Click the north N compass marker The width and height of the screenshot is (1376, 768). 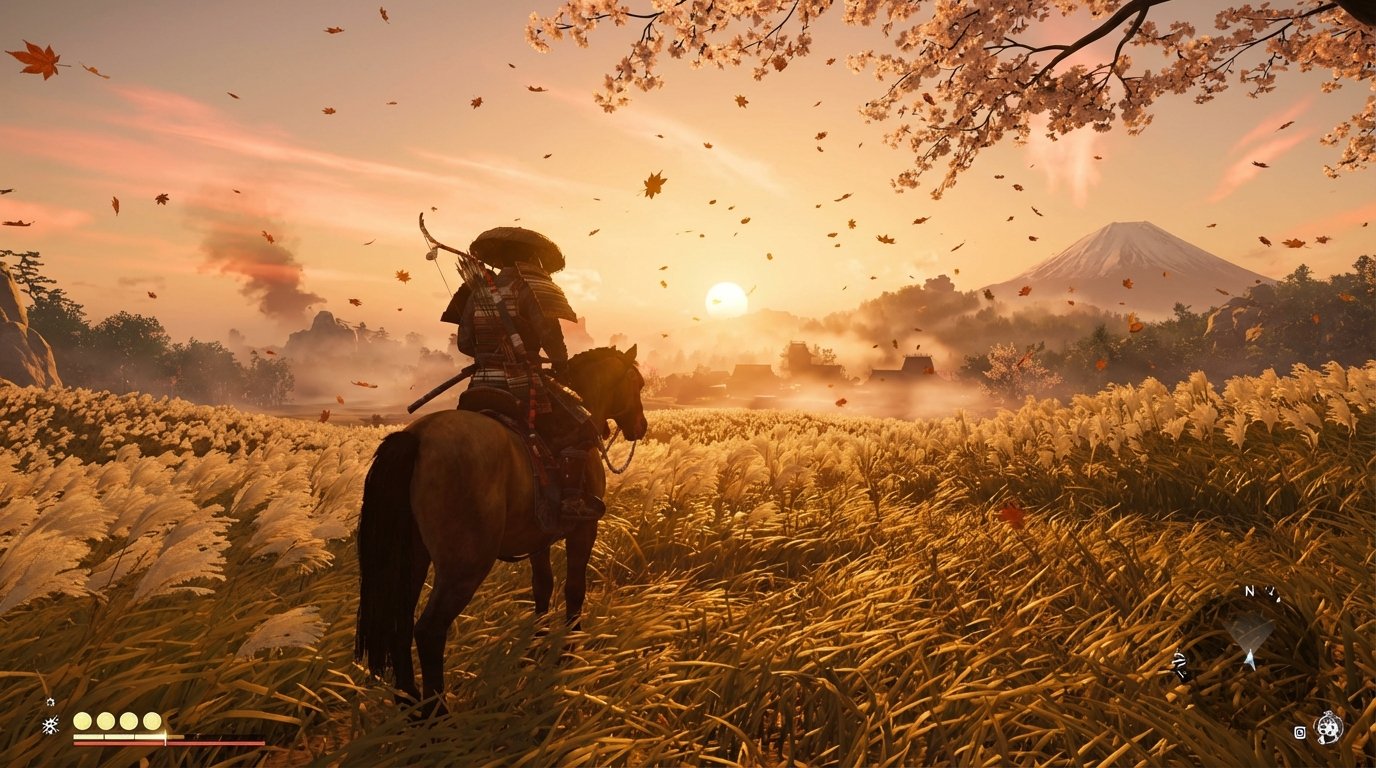[1249, 590]
